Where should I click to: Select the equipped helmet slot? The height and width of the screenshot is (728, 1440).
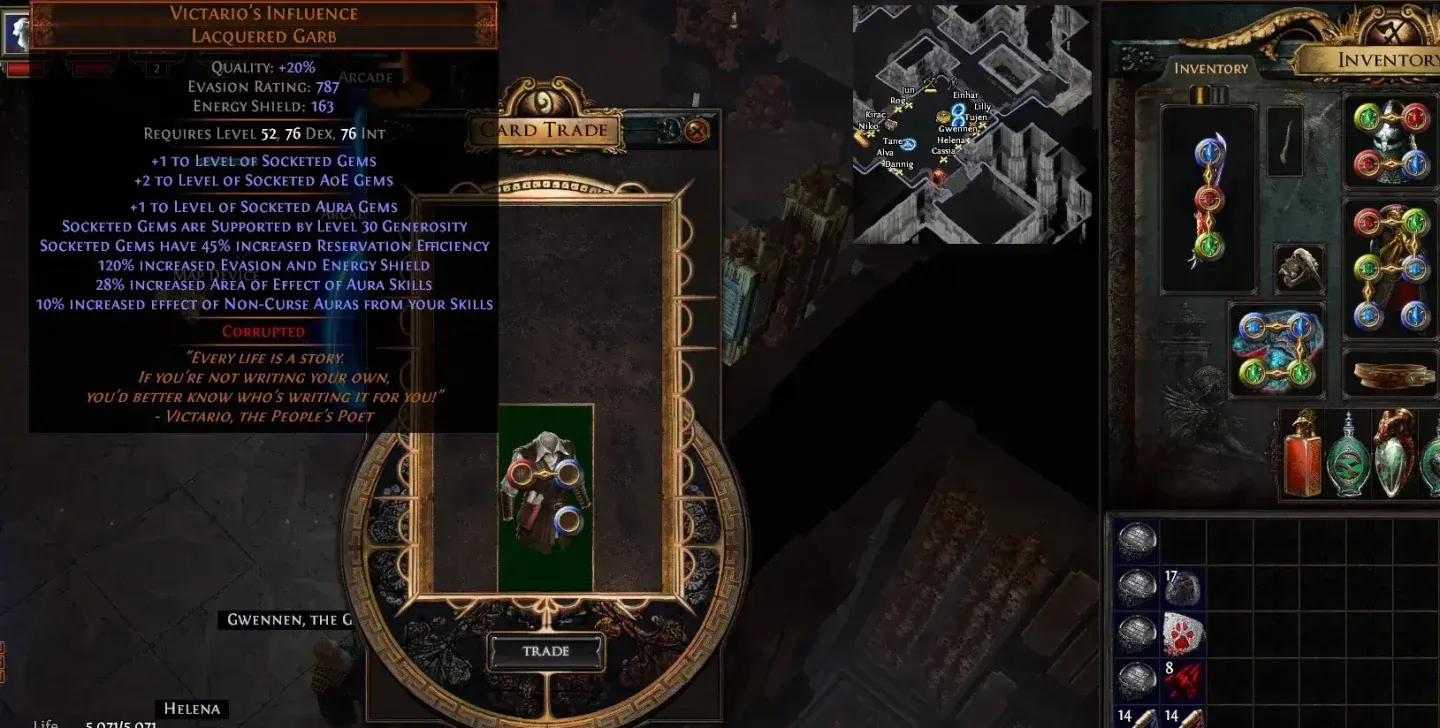tap(1390, 141)
